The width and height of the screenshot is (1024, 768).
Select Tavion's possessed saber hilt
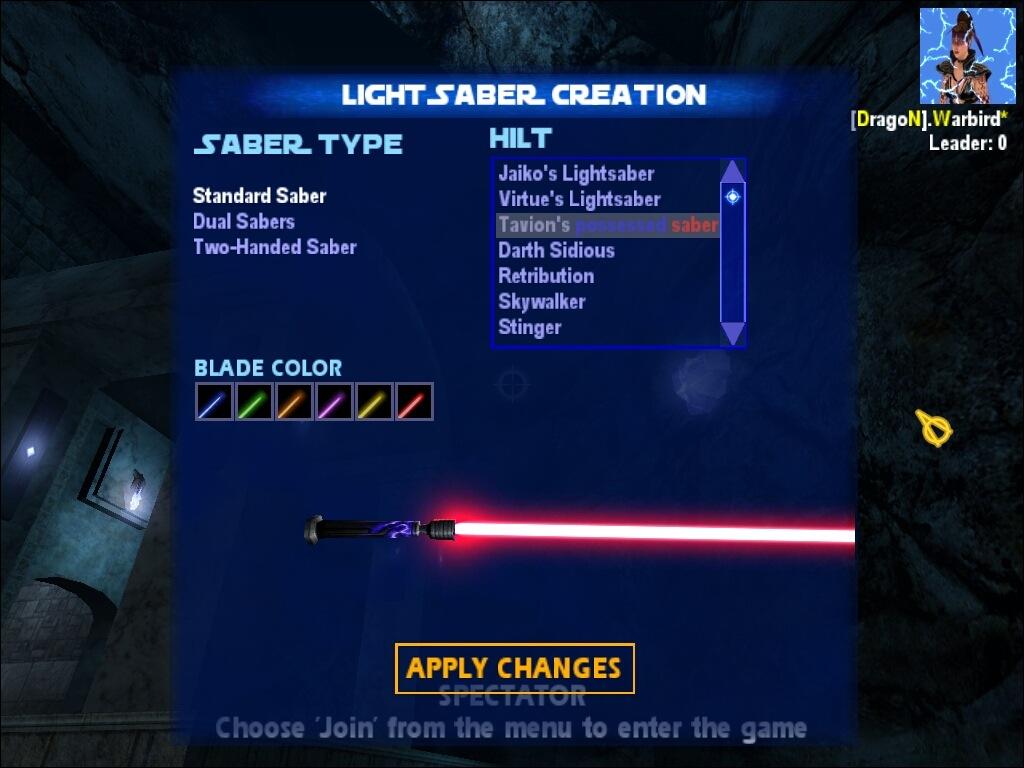tap(607, 225)
